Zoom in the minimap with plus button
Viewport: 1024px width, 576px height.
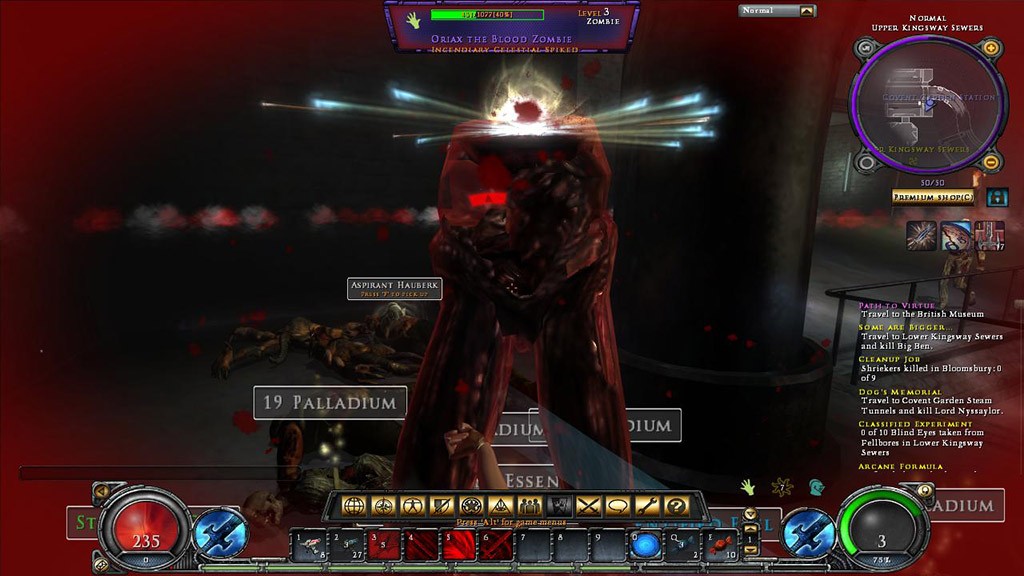pos(991,48)
